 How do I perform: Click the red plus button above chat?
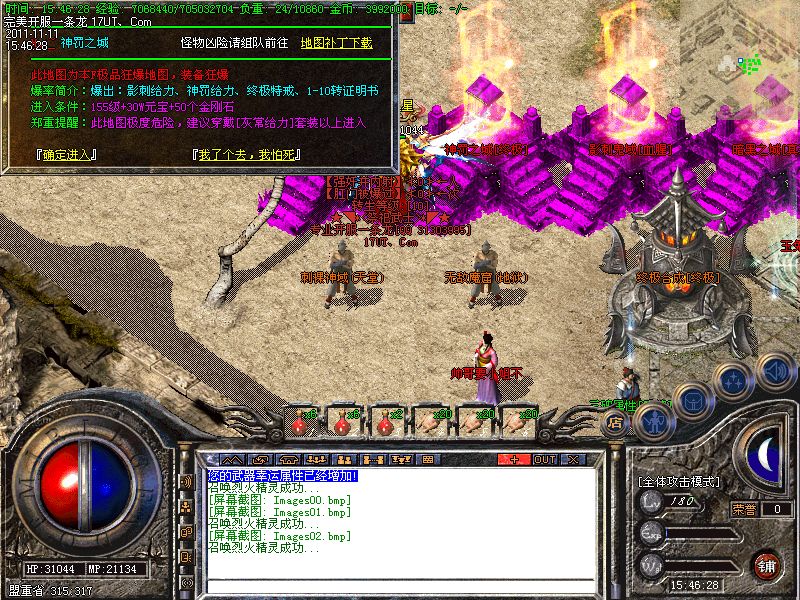(514, 459)
